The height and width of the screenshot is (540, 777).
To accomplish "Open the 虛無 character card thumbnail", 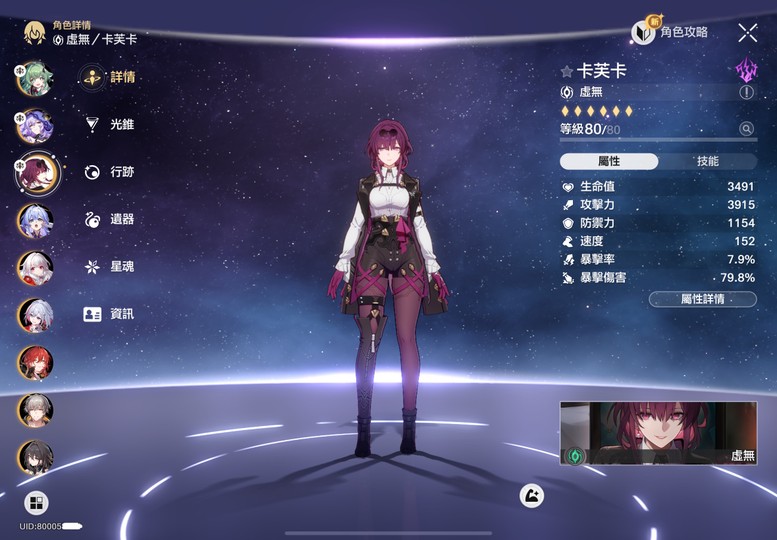I will click(x=658, y=434).
